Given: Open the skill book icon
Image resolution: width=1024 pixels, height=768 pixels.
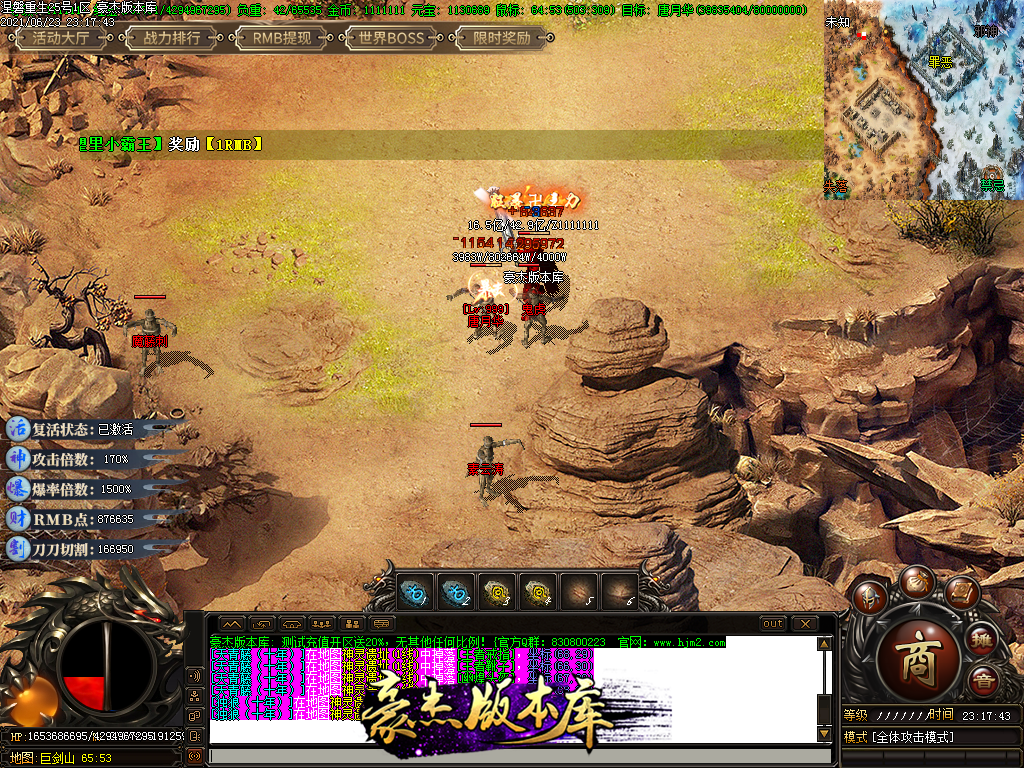Looking at the screenshot, I should coord(961,592).
